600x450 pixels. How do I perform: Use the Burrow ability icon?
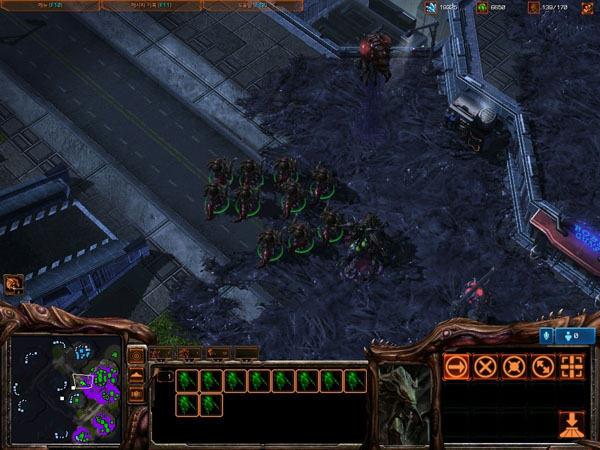(572, 423)
